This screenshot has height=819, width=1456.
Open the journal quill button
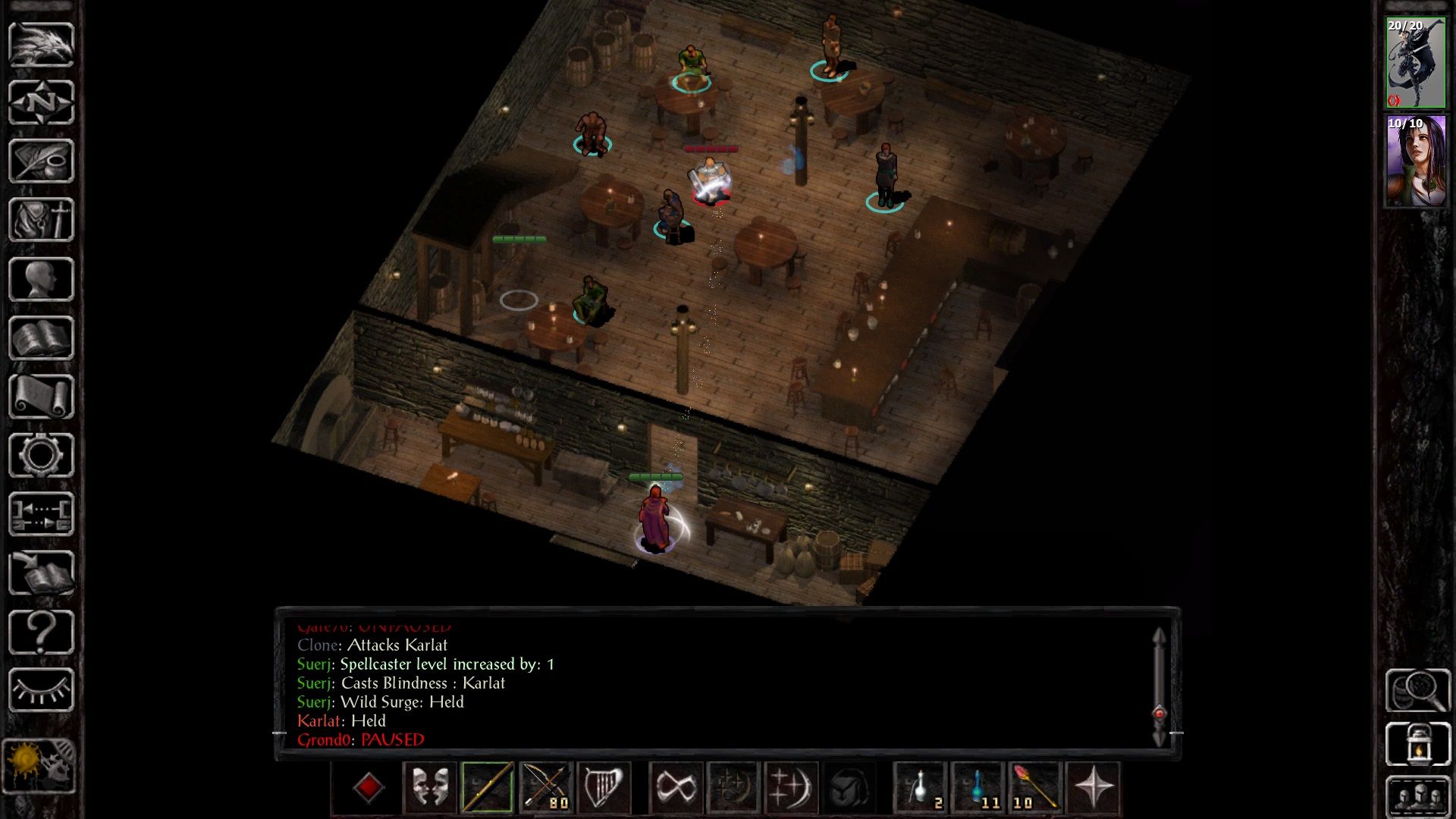[x=41, y=161]
